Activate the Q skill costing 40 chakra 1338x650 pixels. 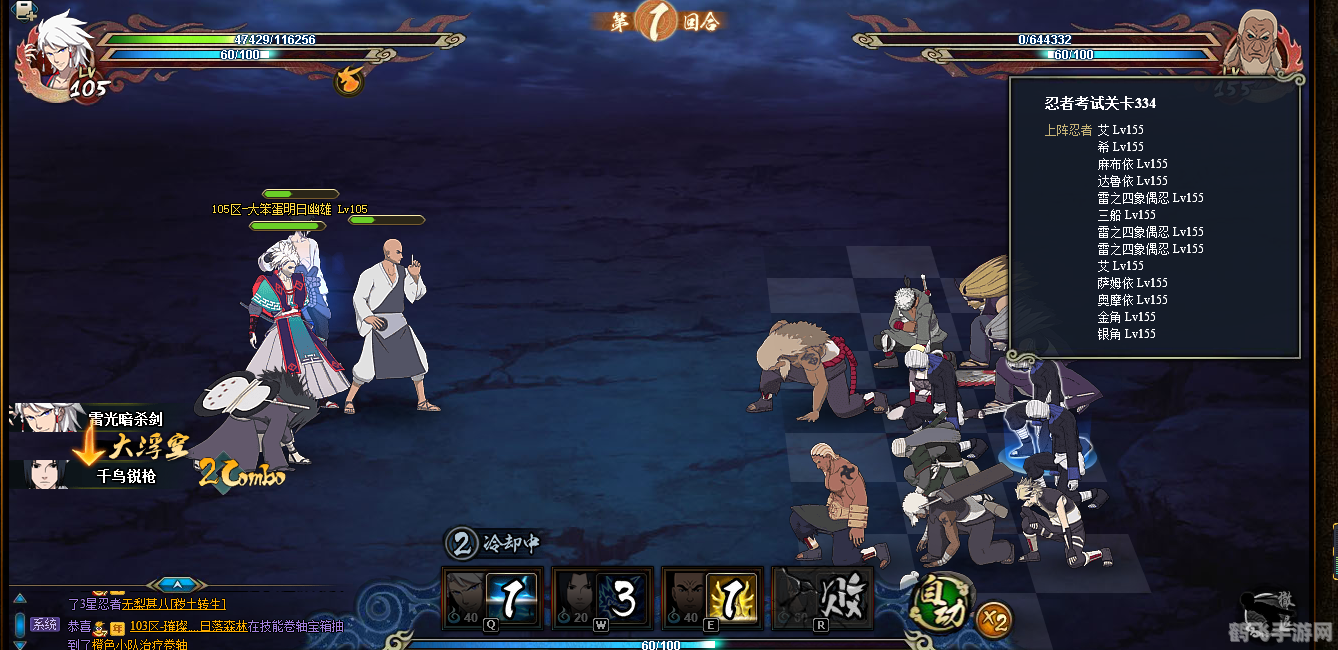[x=492, y=599]
